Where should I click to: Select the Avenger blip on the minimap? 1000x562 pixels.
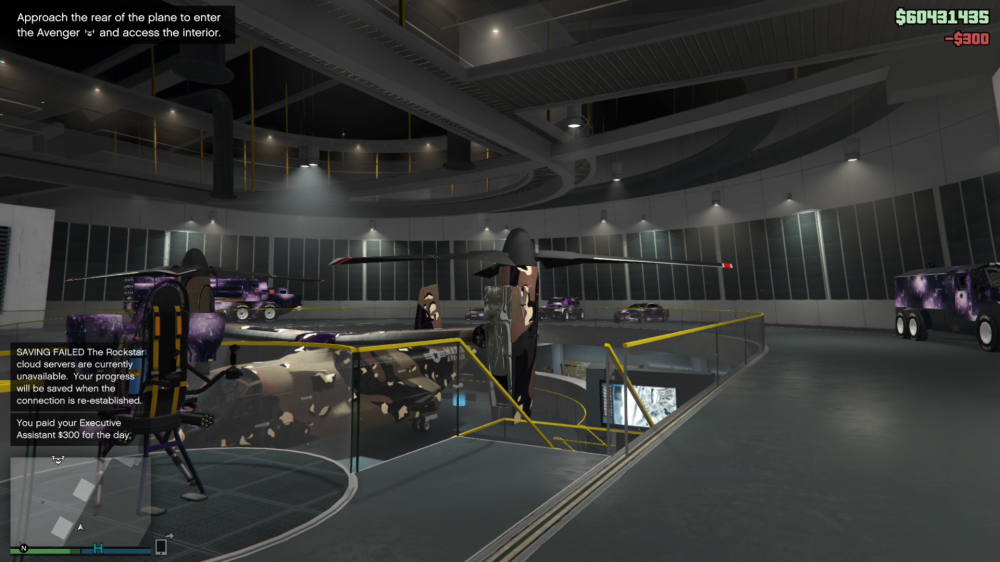[58, 460]
